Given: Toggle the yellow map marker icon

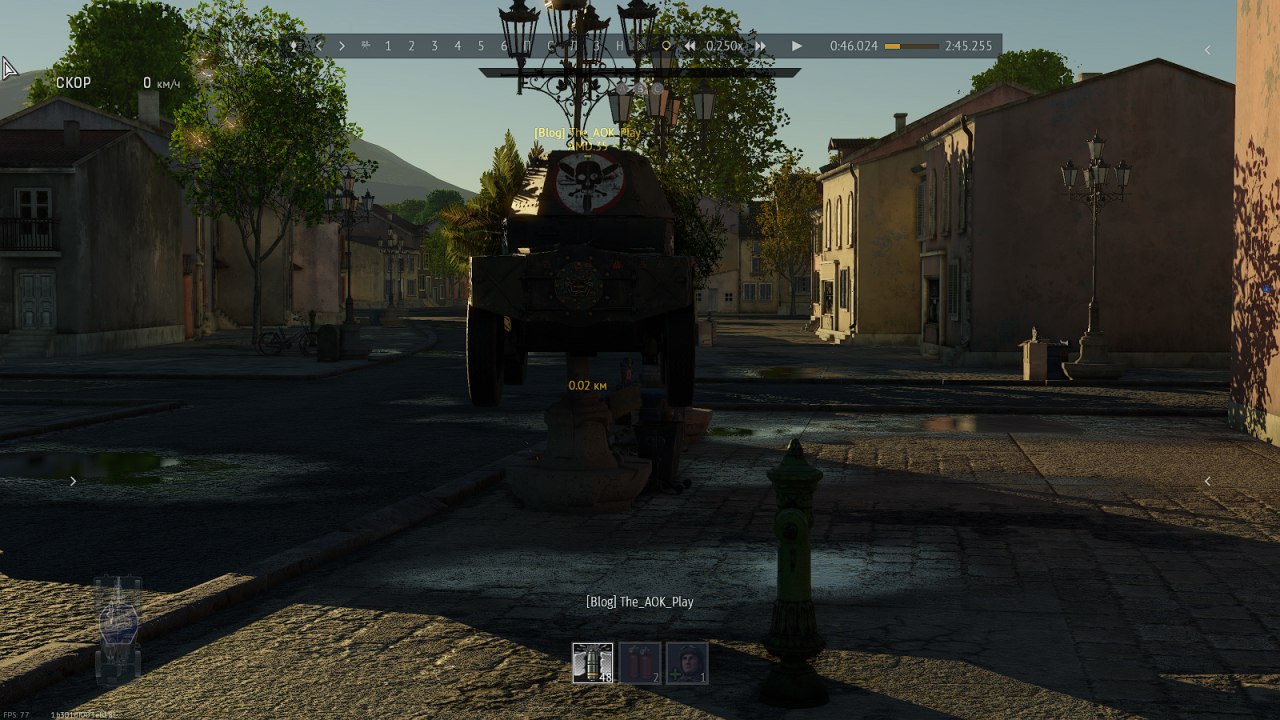Looking at the screenshot, I should click(667, 46).
